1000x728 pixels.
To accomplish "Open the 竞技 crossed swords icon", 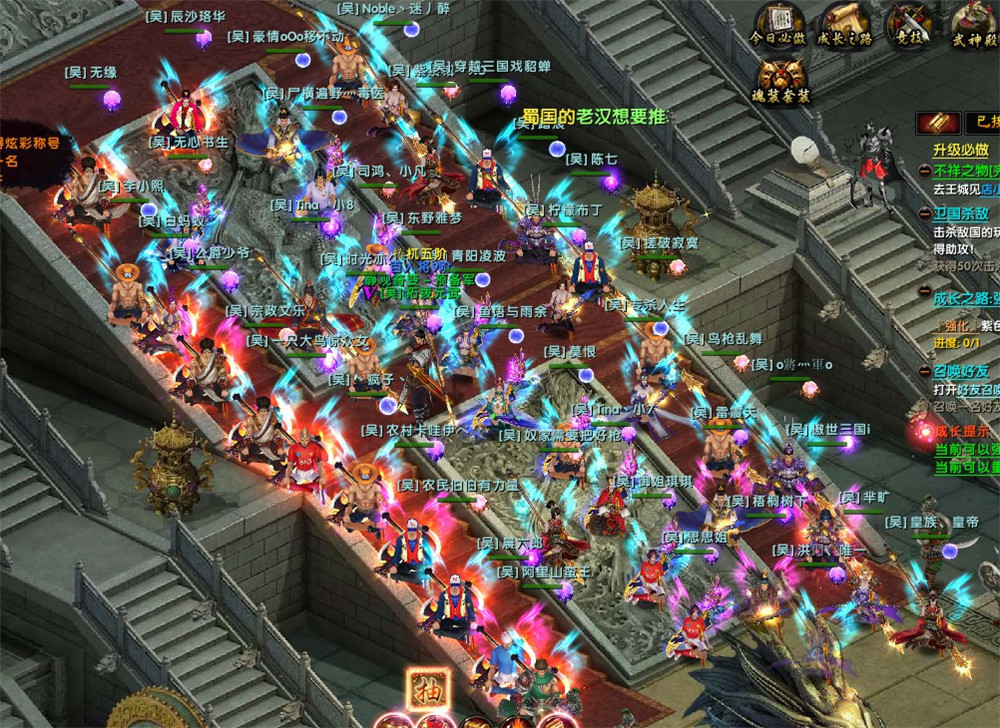I will pos(910,22).
